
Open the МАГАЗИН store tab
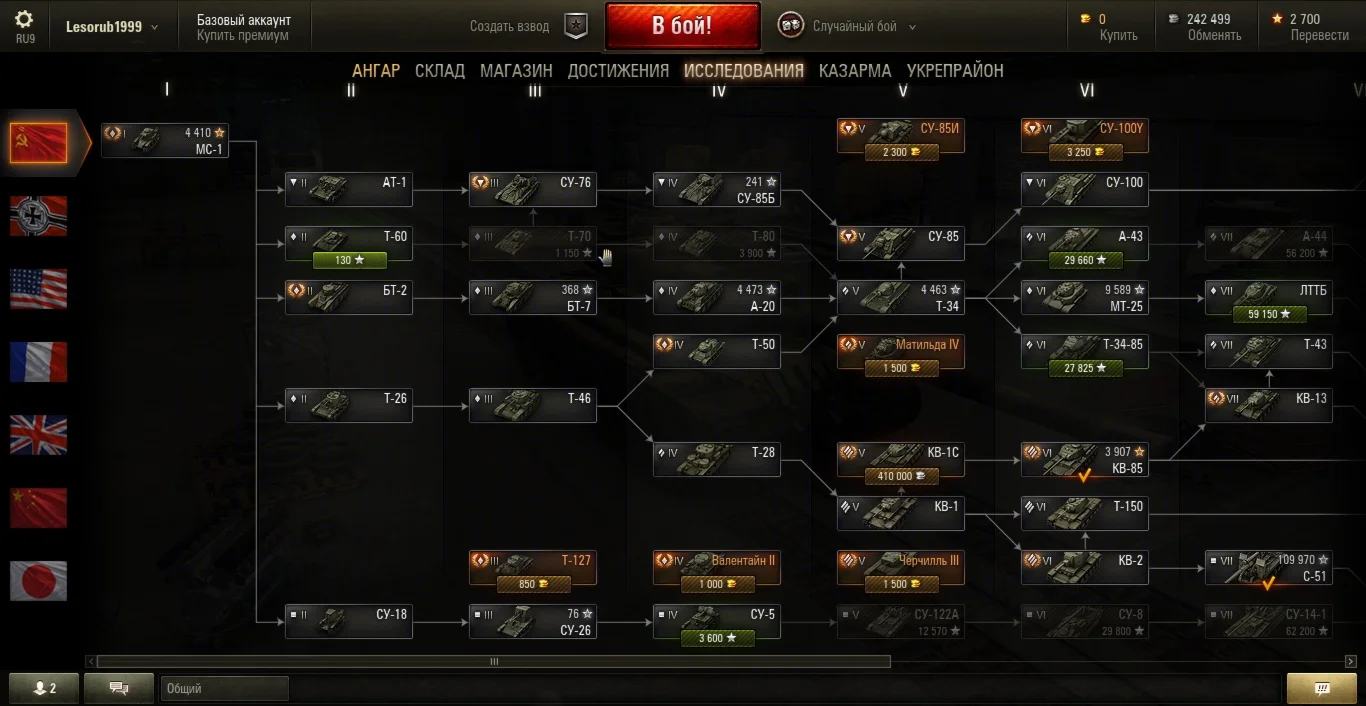(516, 70)
